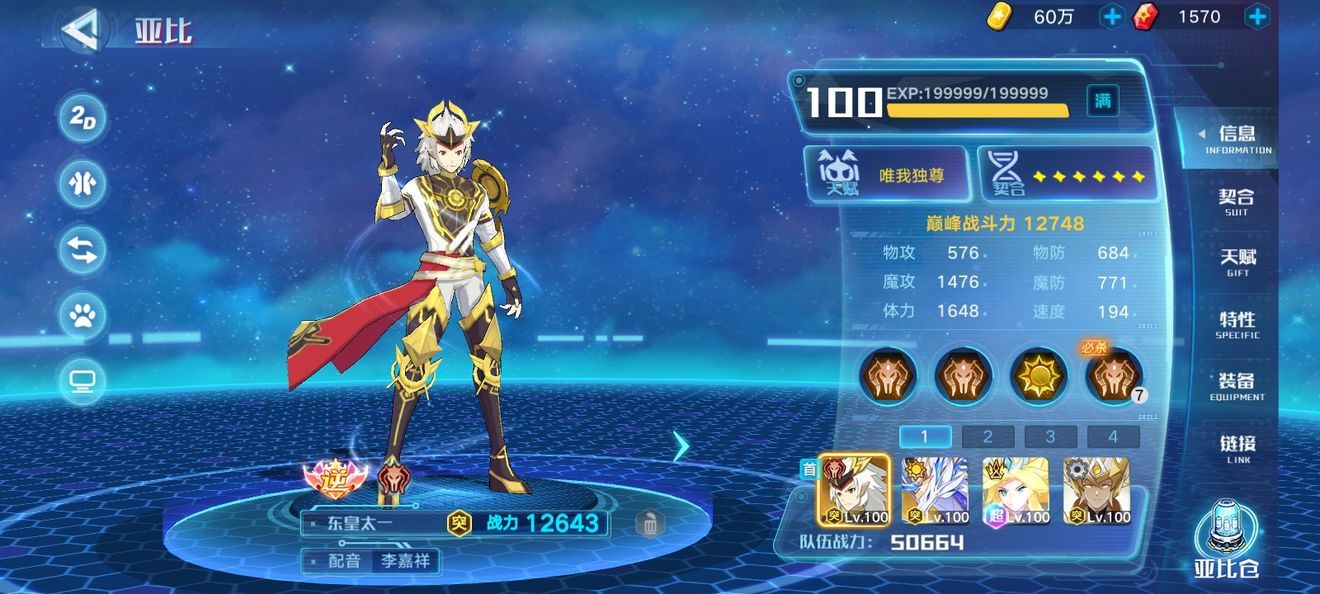Screen dimensions: 1320x594
Task: Select the 超 Lv.100 blonde team member
Action: [x=1016, y=491]
